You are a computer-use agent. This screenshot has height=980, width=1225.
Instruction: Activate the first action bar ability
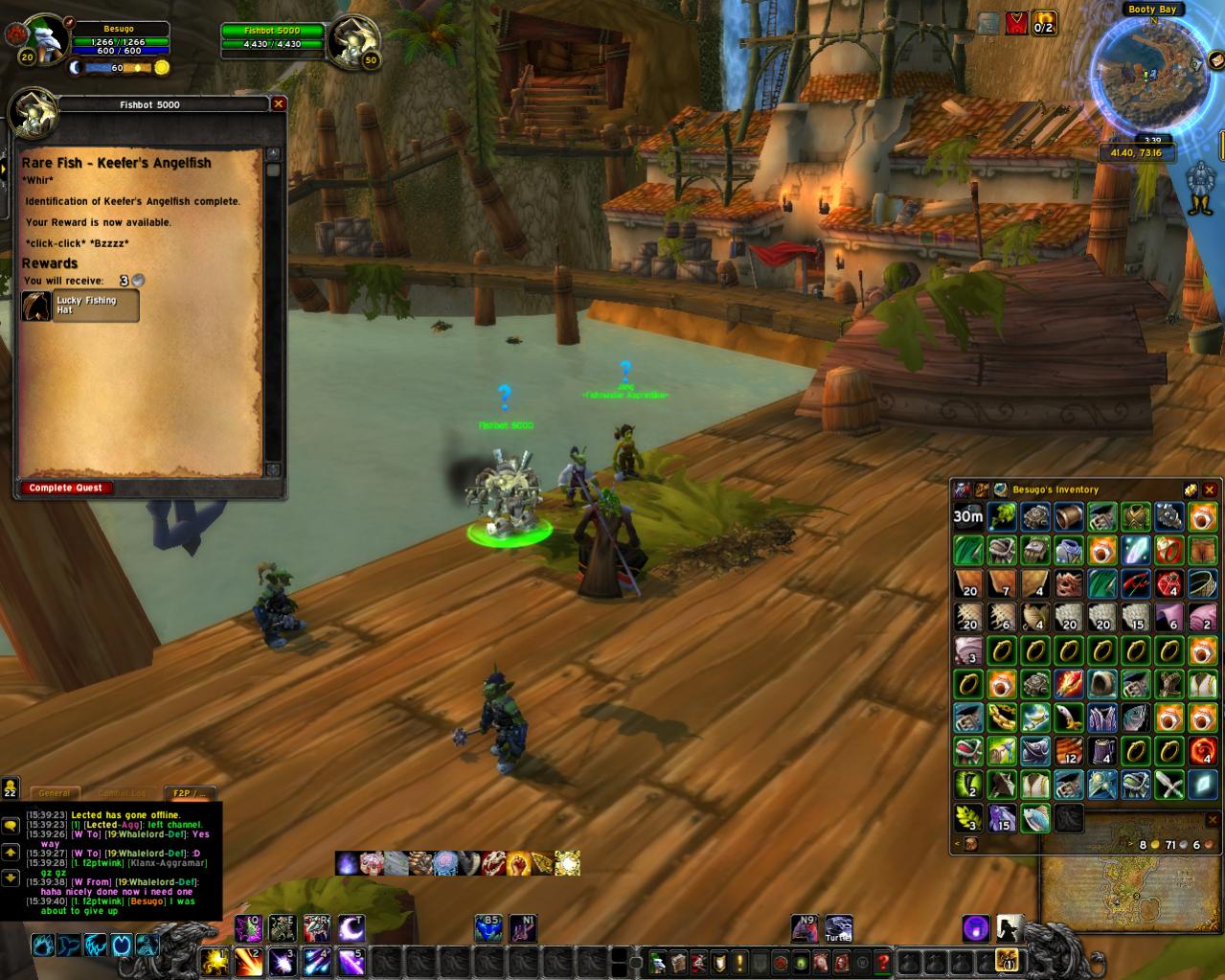[x=216, y=961]
